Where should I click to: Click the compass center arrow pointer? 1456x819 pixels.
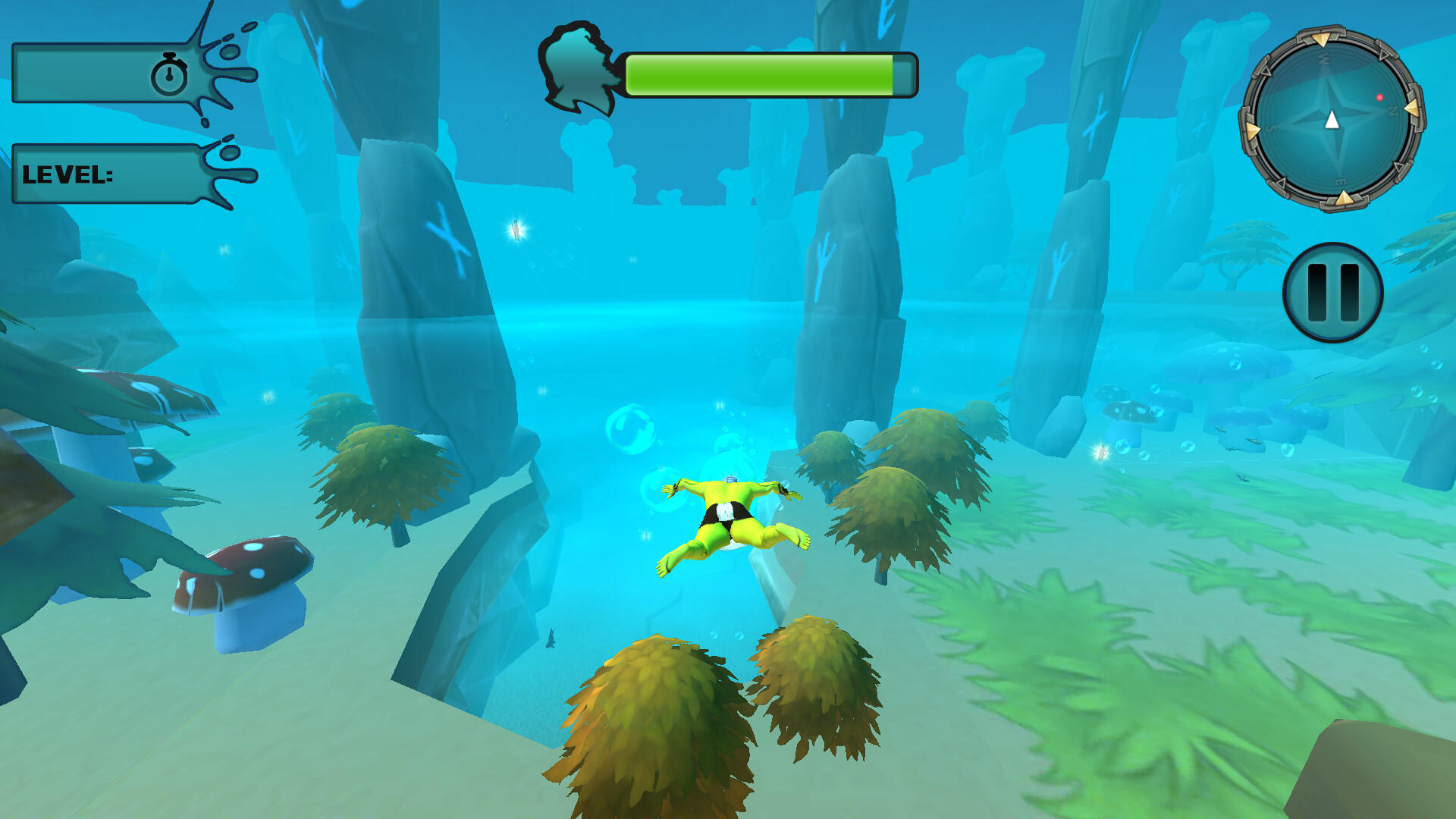click(1332, 119)
